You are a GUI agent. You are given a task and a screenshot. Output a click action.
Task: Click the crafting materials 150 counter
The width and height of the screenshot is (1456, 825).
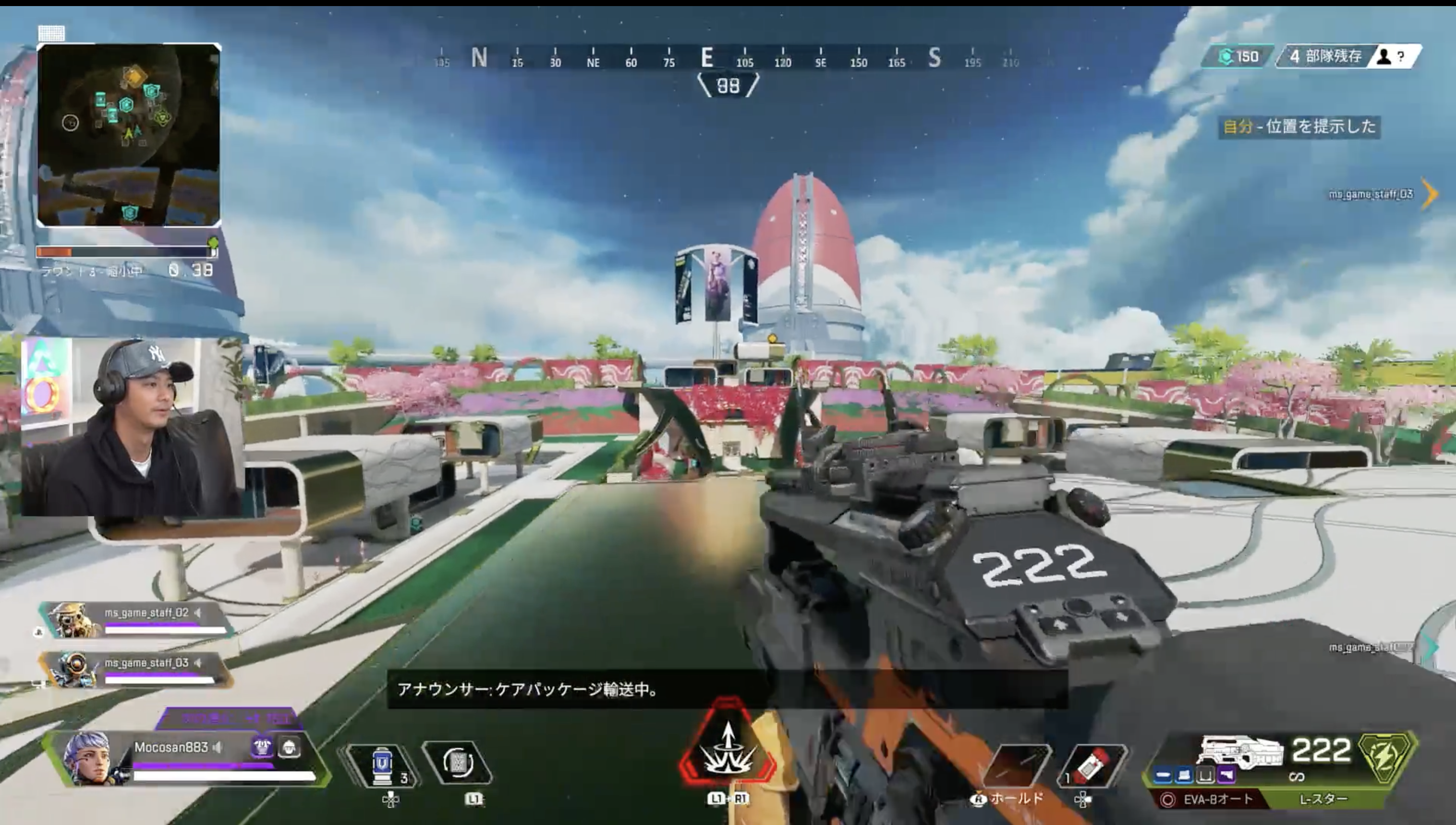[1238, 56]
